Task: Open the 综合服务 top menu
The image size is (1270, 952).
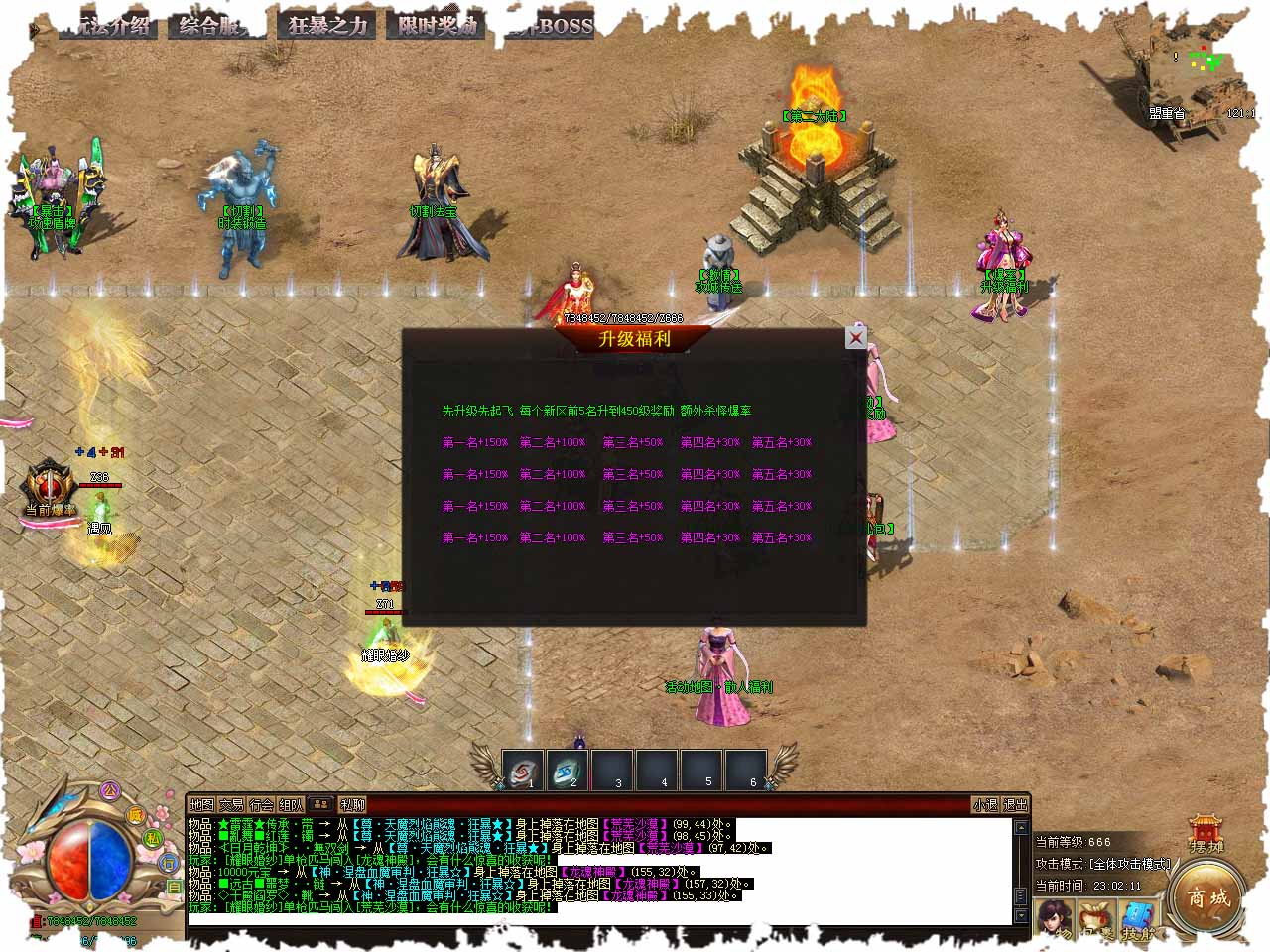Action: [x=216, y=26]
